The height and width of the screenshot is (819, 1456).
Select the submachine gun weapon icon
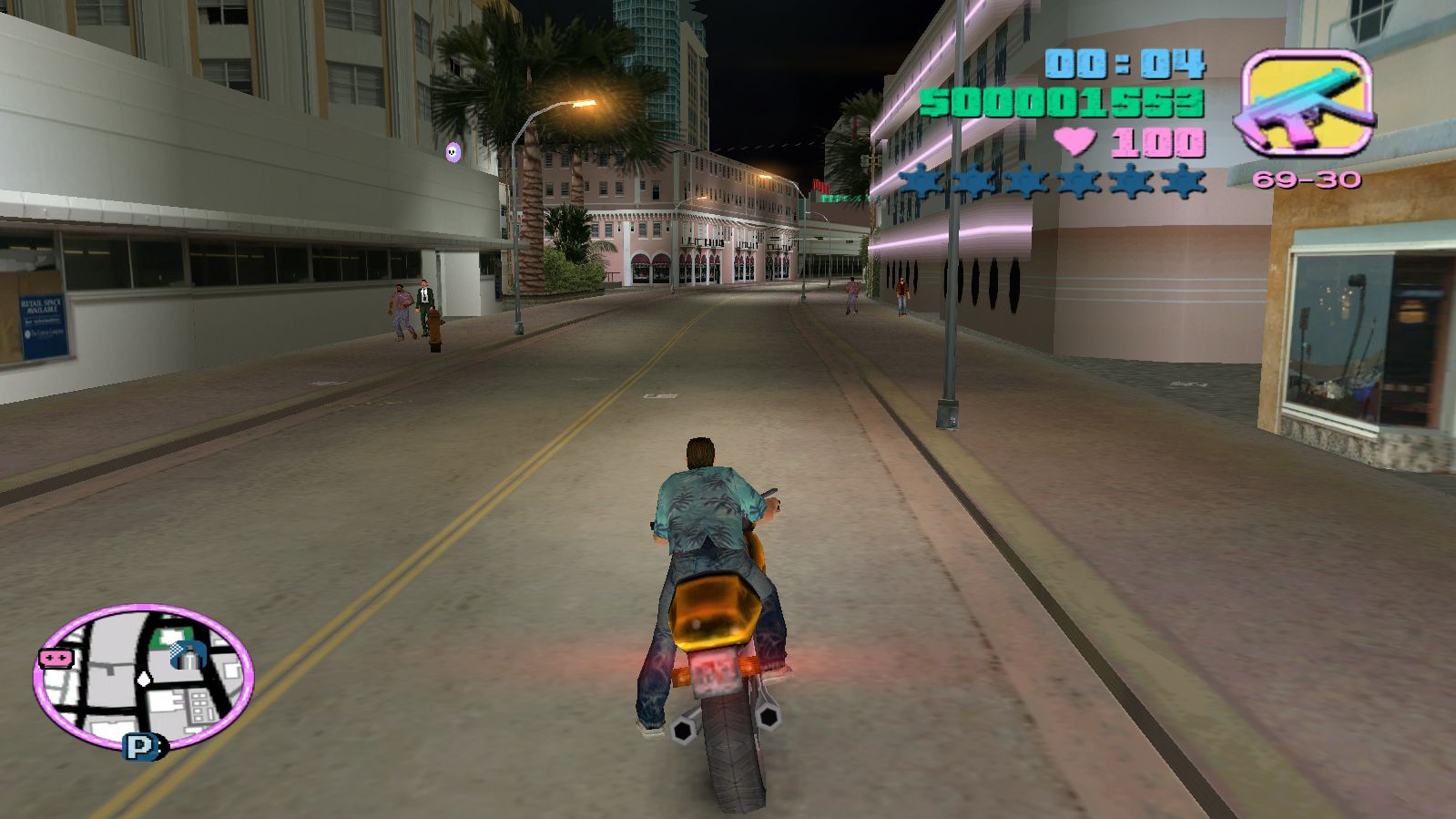click(x=1306, y=101)
